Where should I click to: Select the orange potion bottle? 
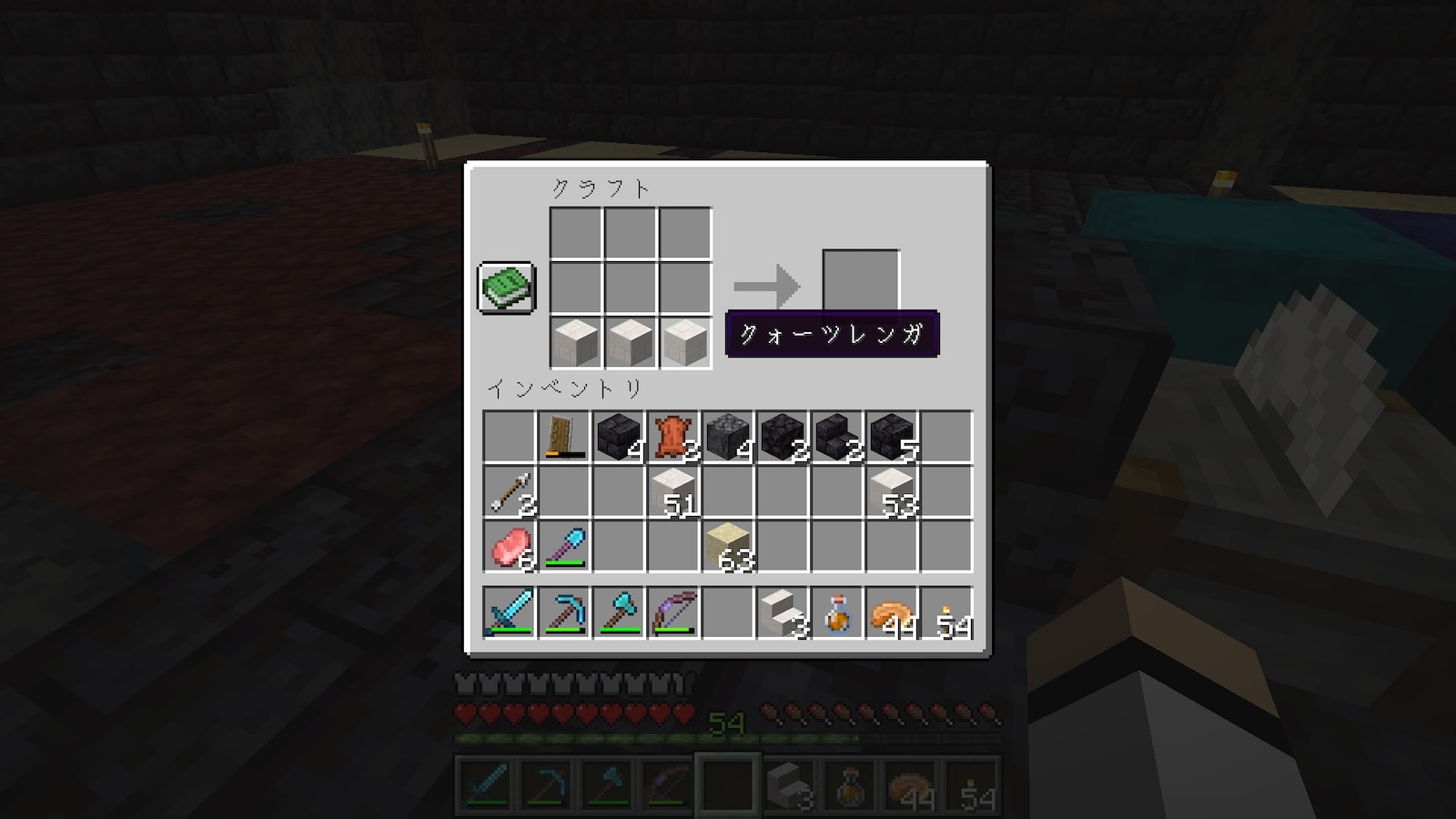(x=837, y=612)
